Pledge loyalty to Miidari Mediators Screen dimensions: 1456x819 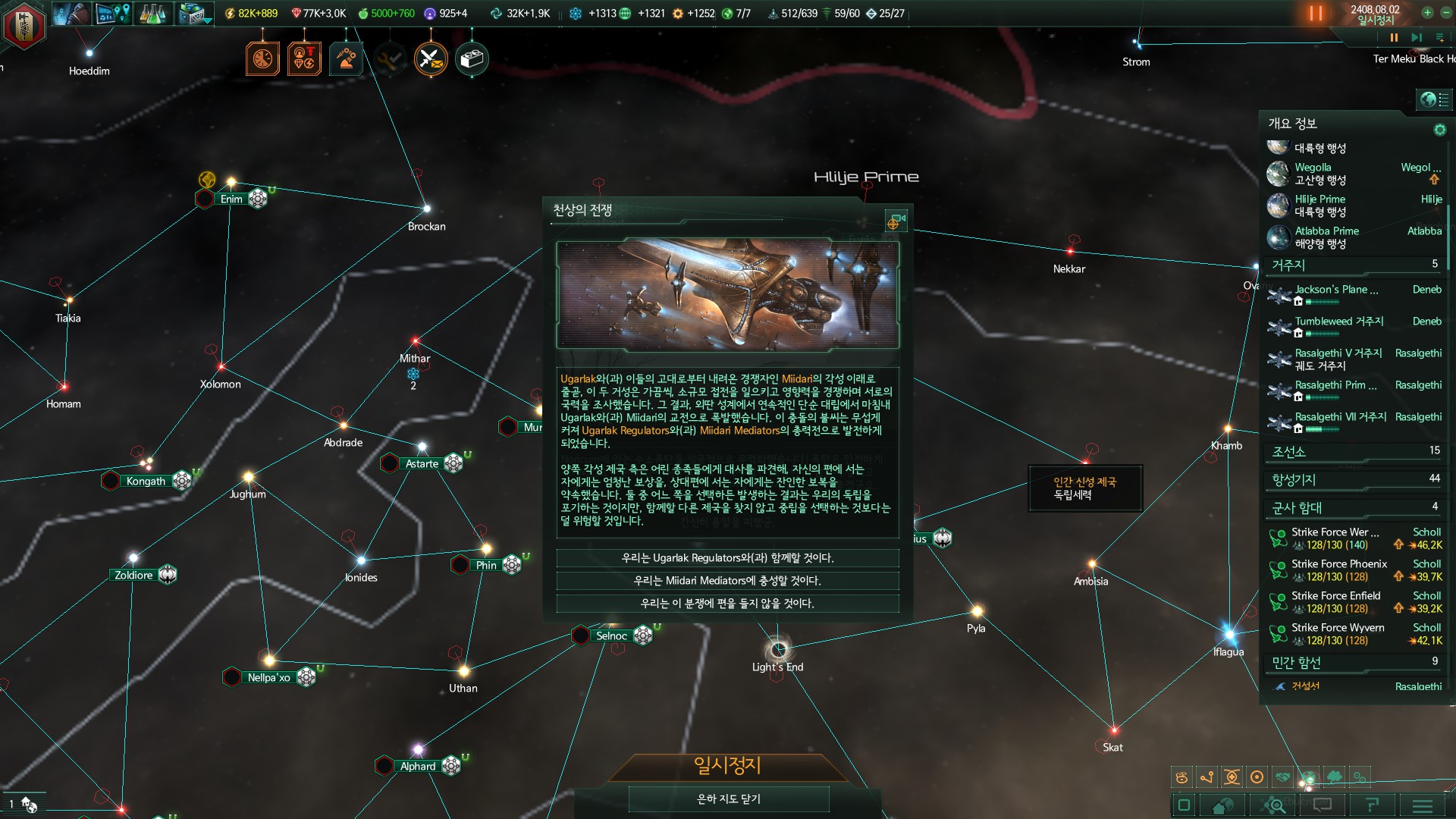click(x=727, y=581)
